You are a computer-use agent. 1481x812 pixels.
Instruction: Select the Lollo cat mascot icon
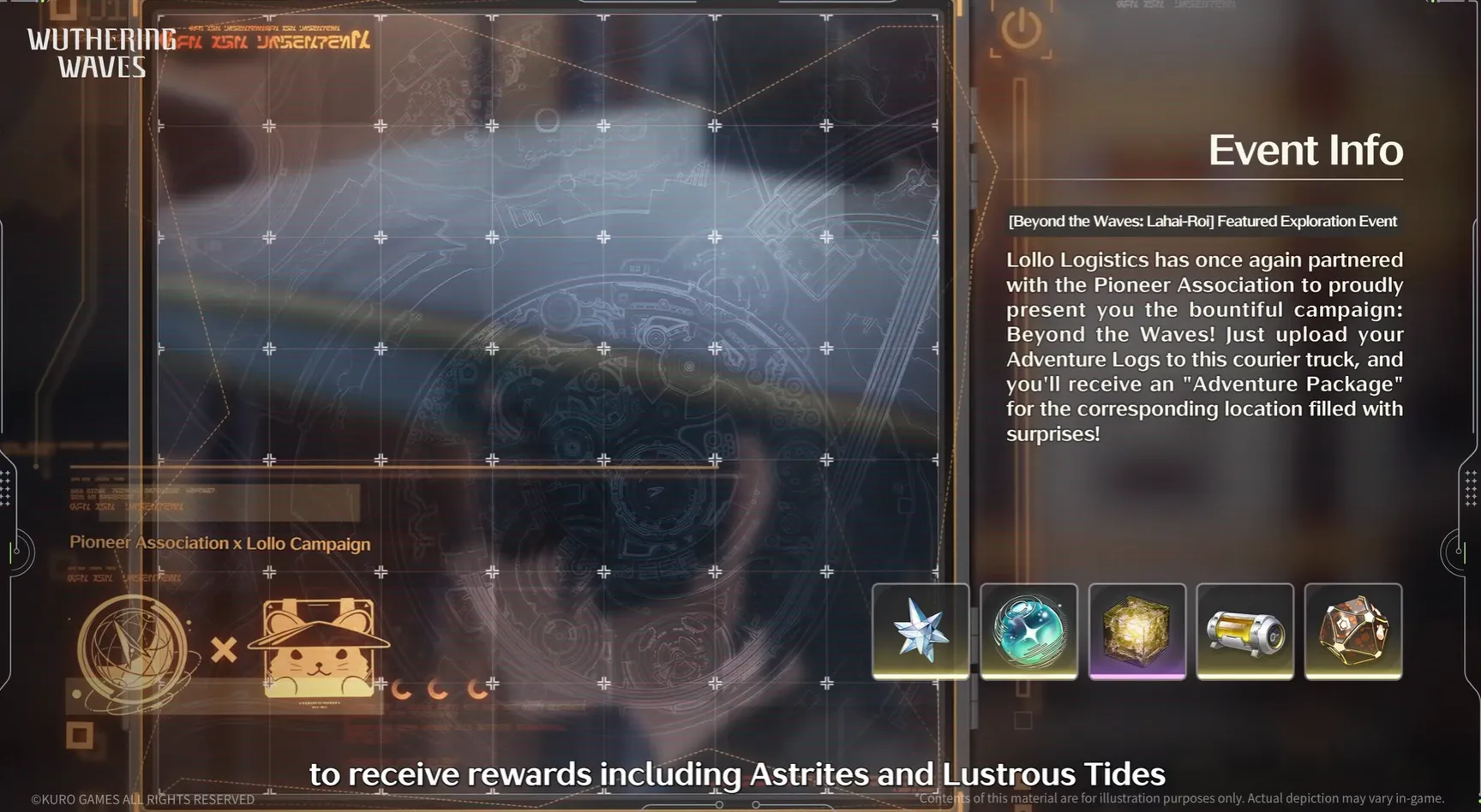coord(317,651)
